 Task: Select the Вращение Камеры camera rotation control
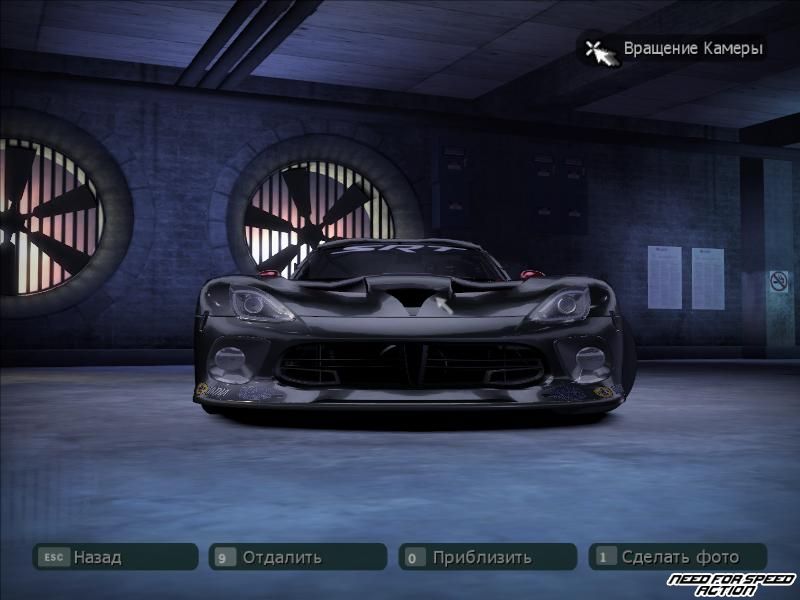click(673, 48)
